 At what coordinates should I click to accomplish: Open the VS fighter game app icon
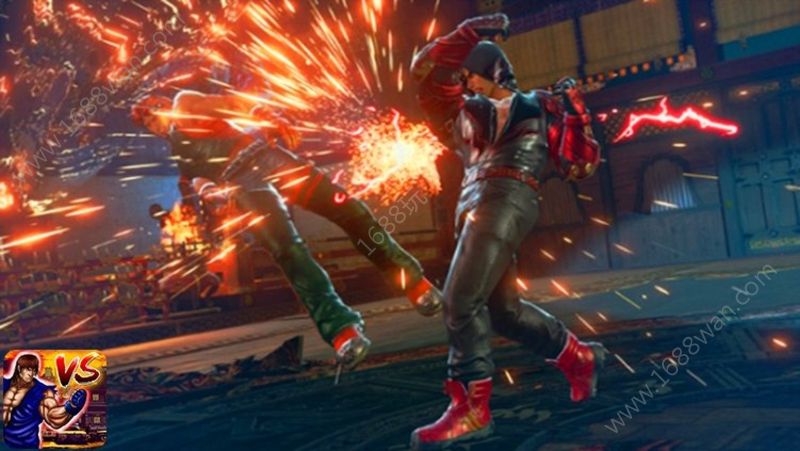[54, 398]
